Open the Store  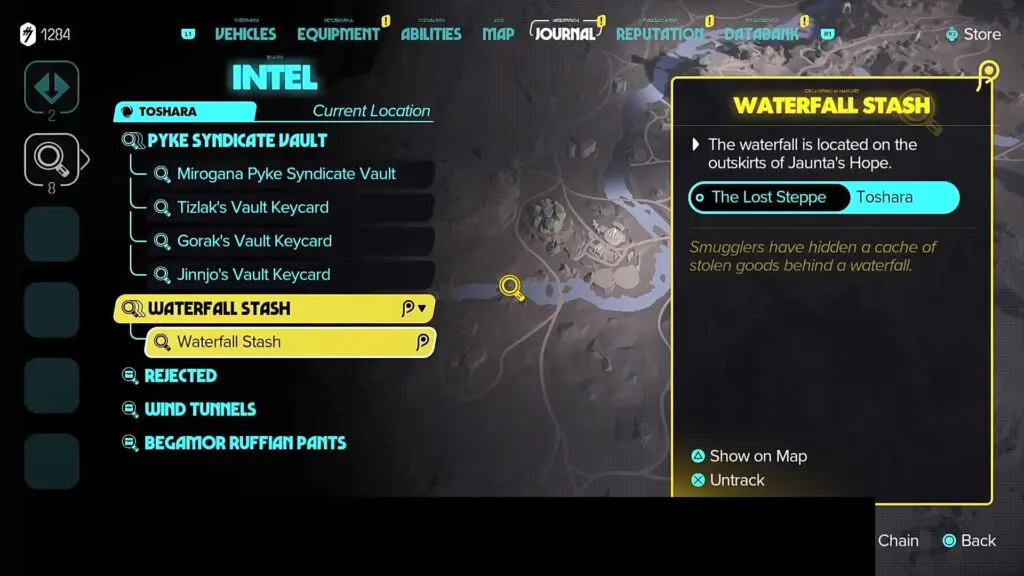click(972, 34)
